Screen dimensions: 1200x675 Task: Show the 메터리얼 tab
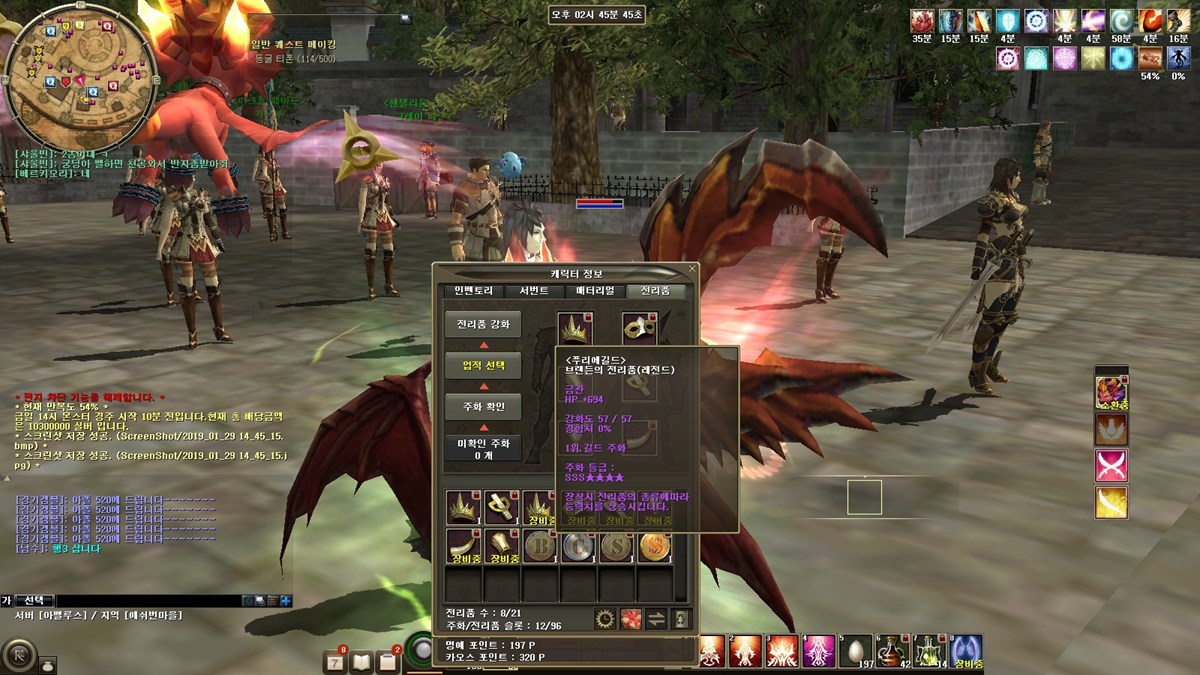[594, 291]
